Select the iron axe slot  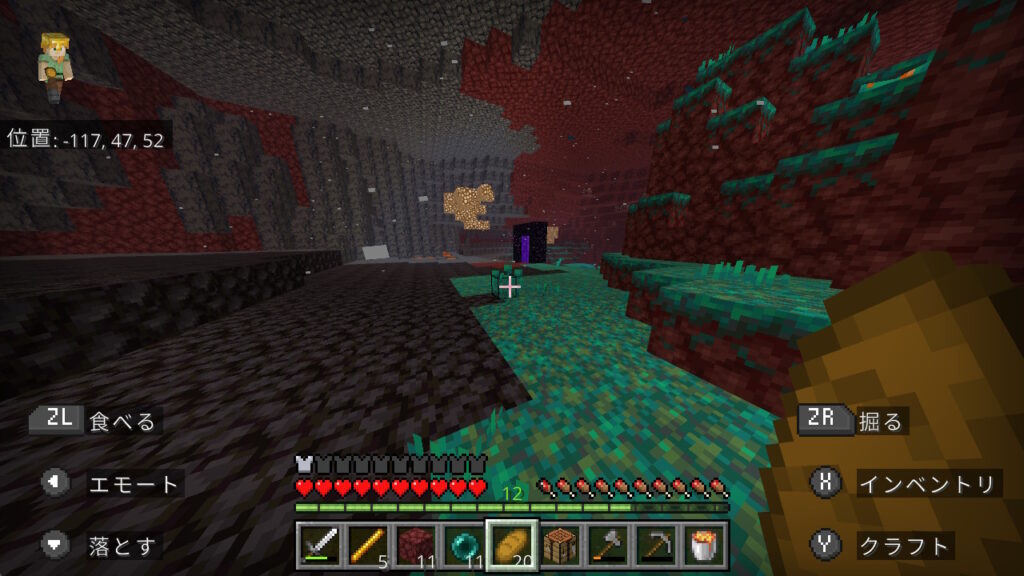point(608,546)
